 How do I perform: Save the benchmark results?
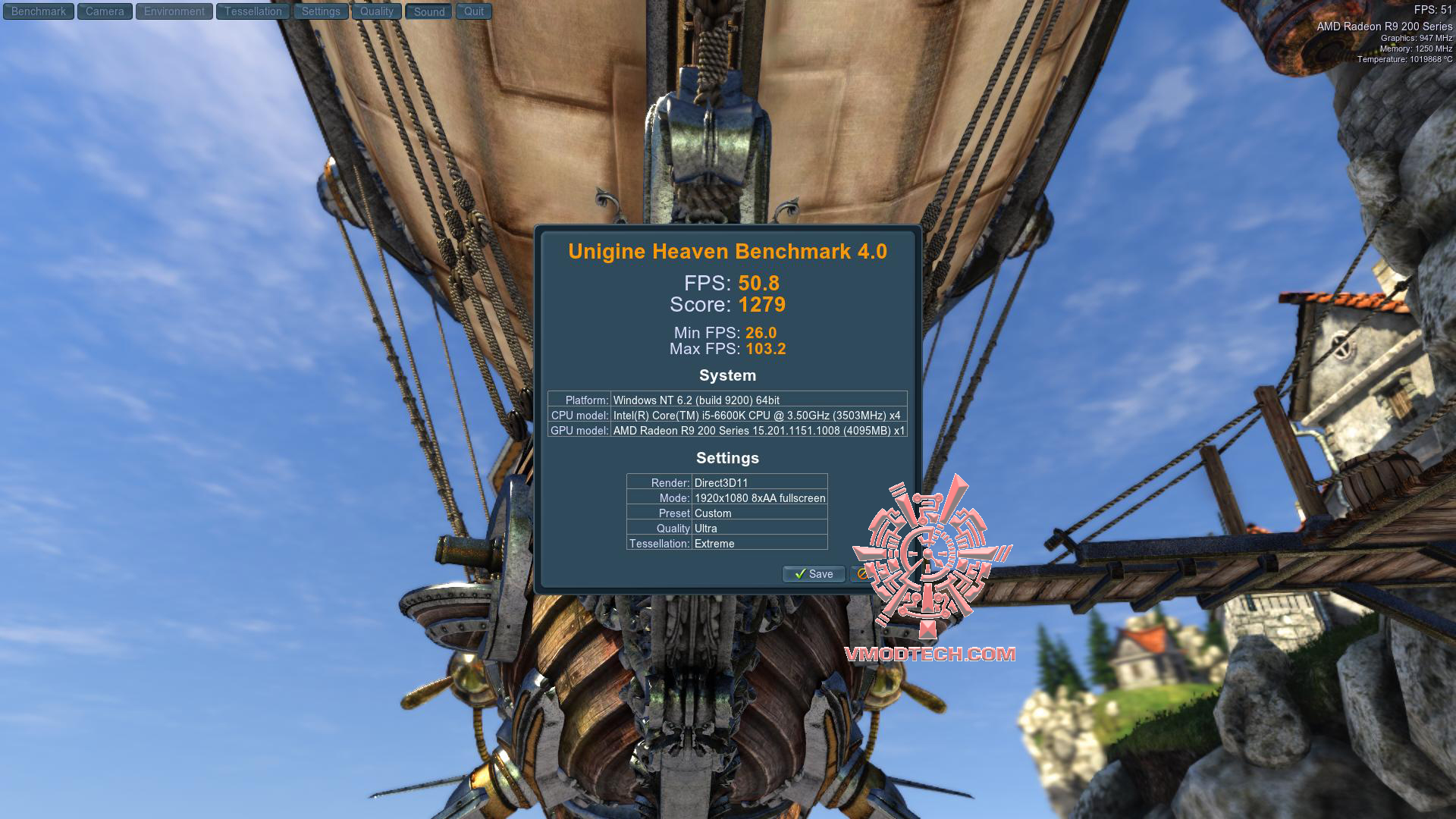814,574
